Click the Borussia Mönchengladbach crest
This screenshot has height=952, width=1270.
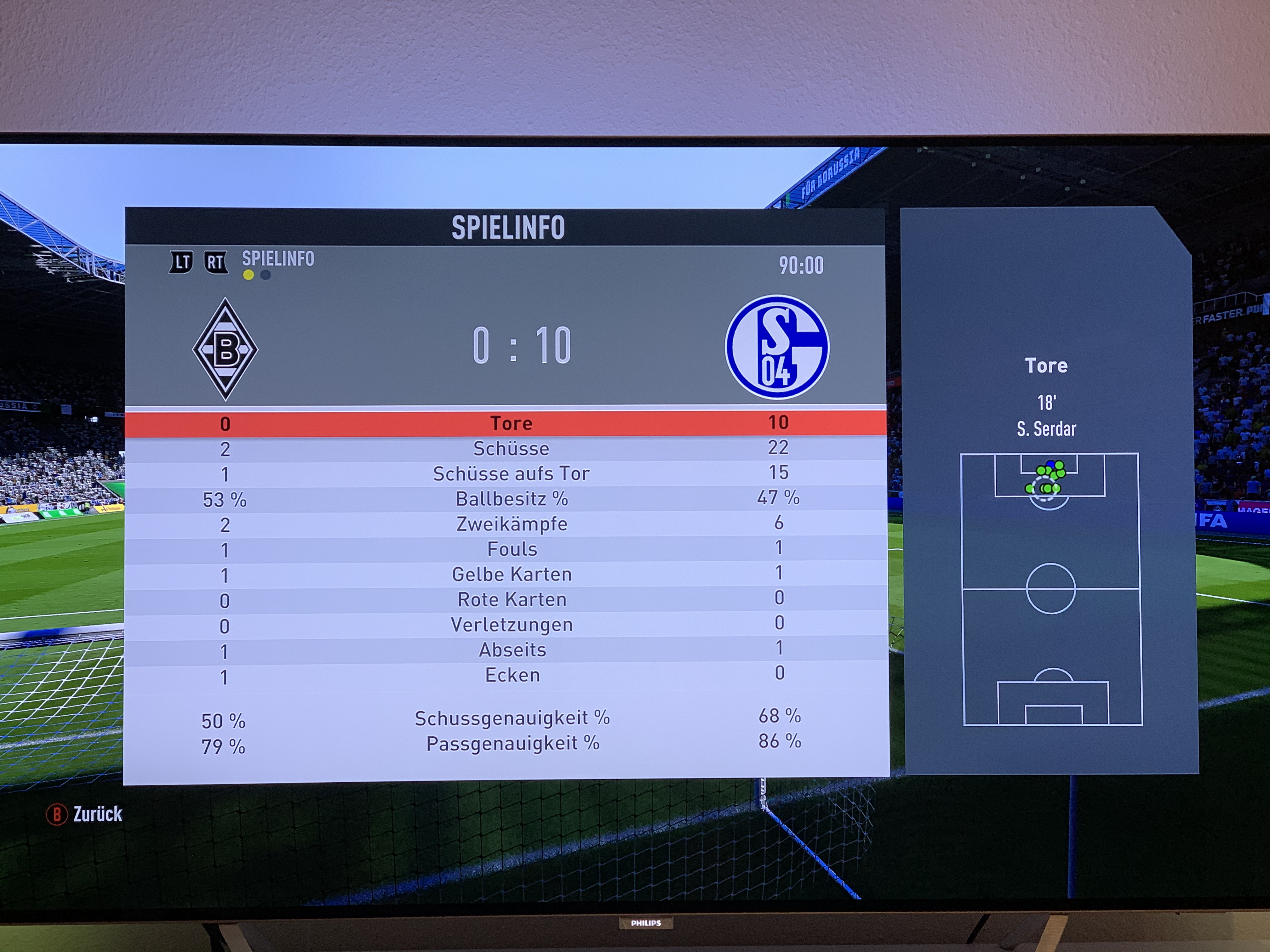pyautogui.click(x=225, y=348)
